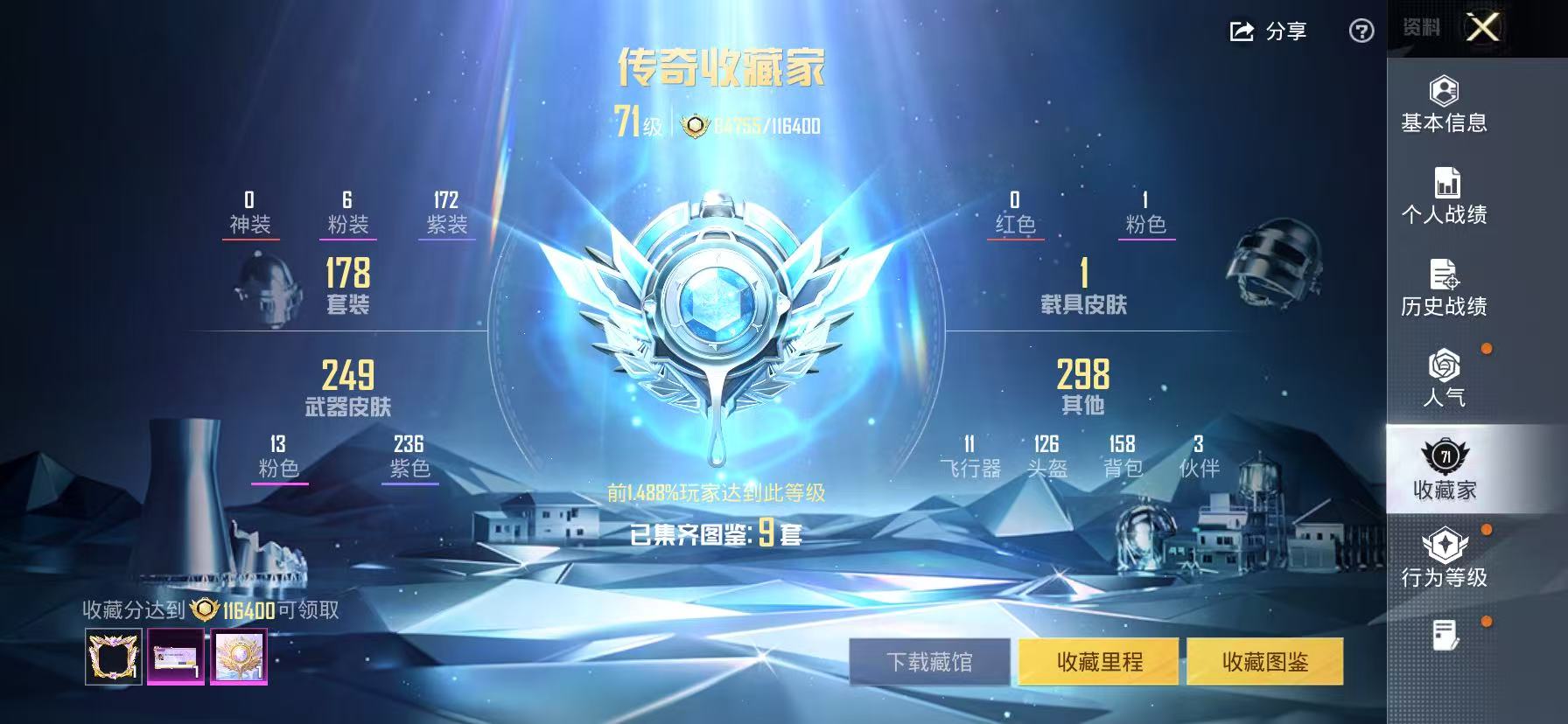Viewport: 1568px width, 724px height.
Task: Select the 人气 popularity icon
Action: [1443, 367]
